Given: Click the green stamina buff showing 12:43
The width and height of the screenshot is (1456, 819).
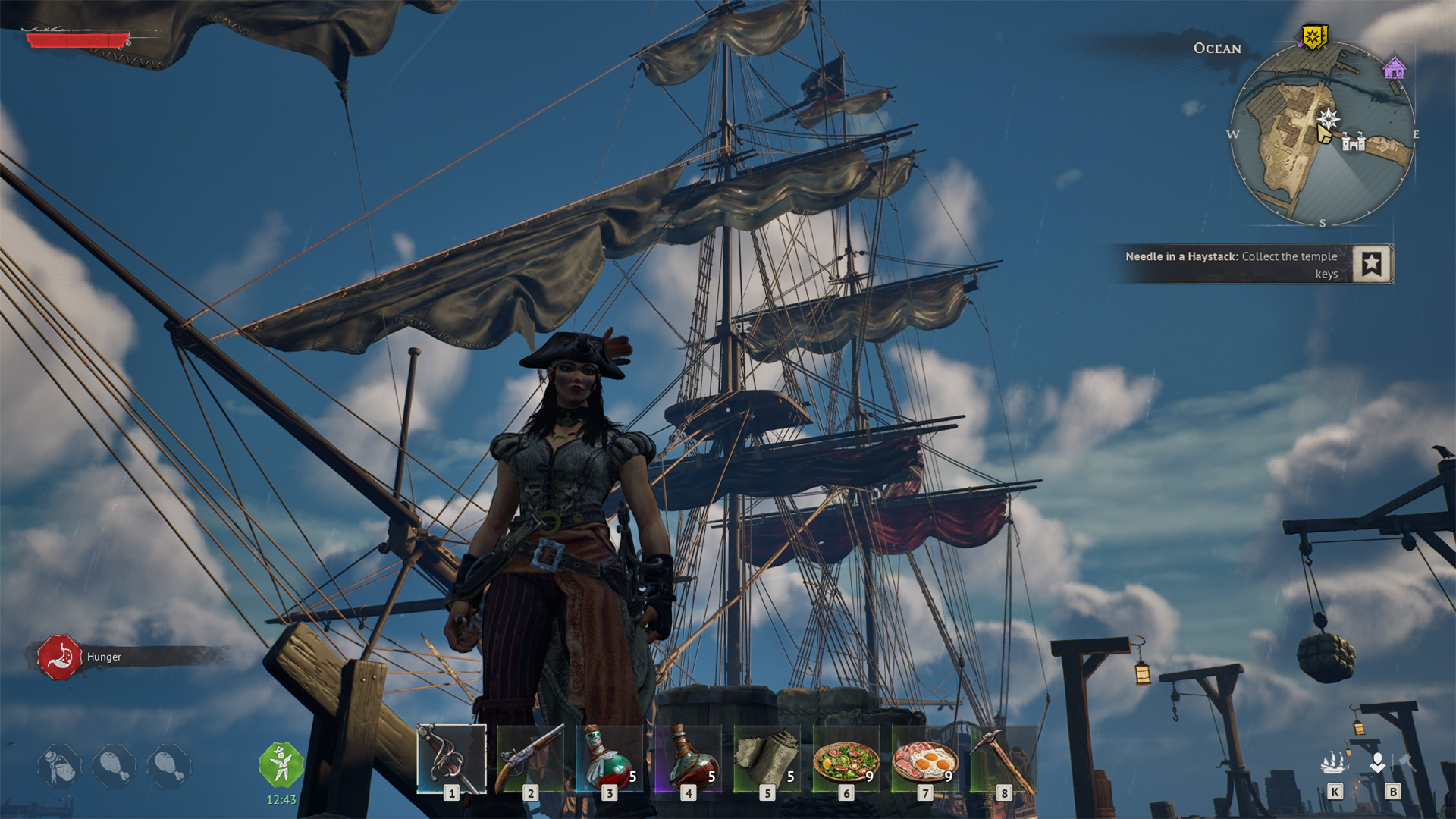Looking at the screenshot, I should pos(281,764).
